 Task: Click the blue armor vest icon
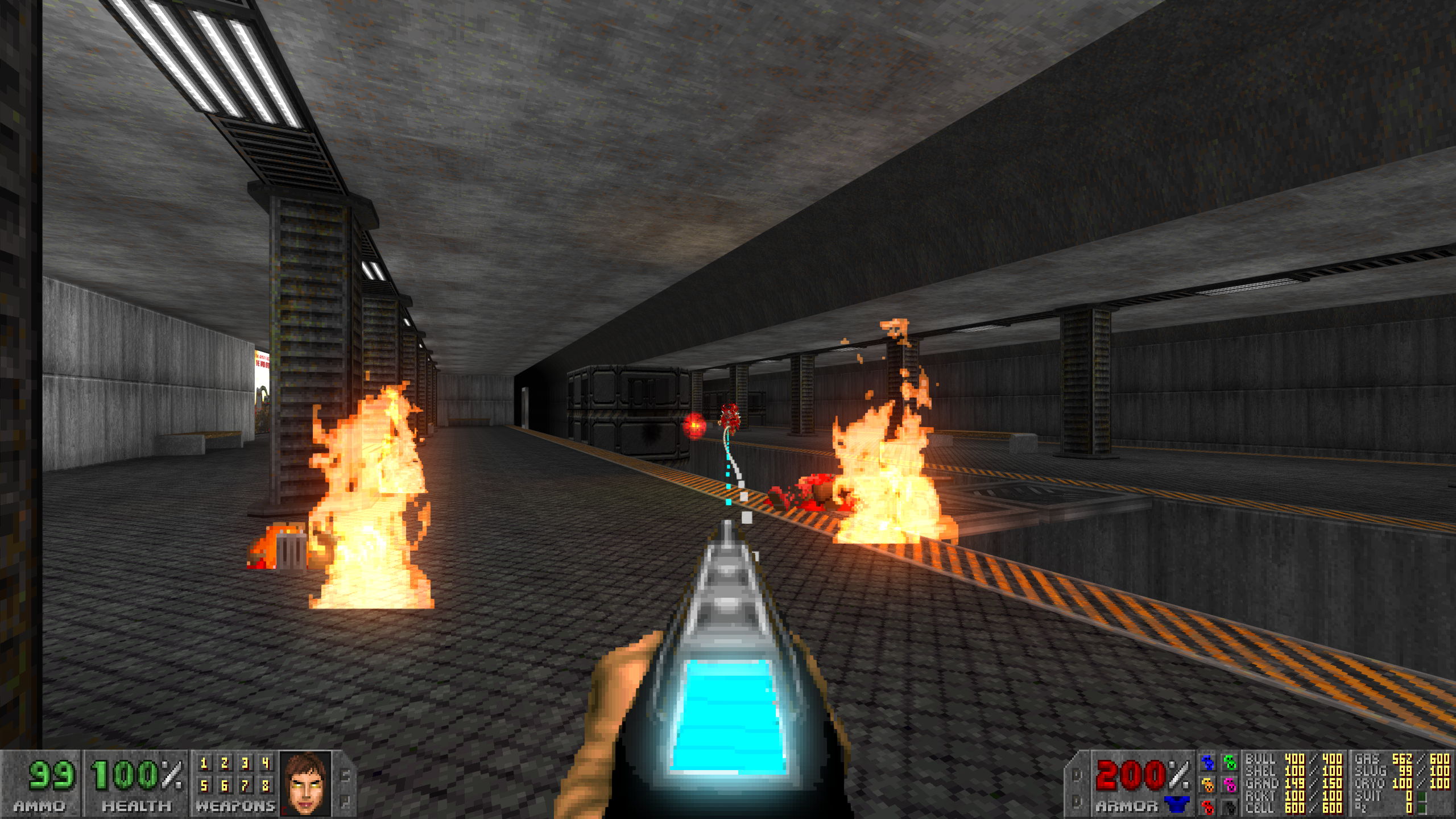tap(1176, 804)
